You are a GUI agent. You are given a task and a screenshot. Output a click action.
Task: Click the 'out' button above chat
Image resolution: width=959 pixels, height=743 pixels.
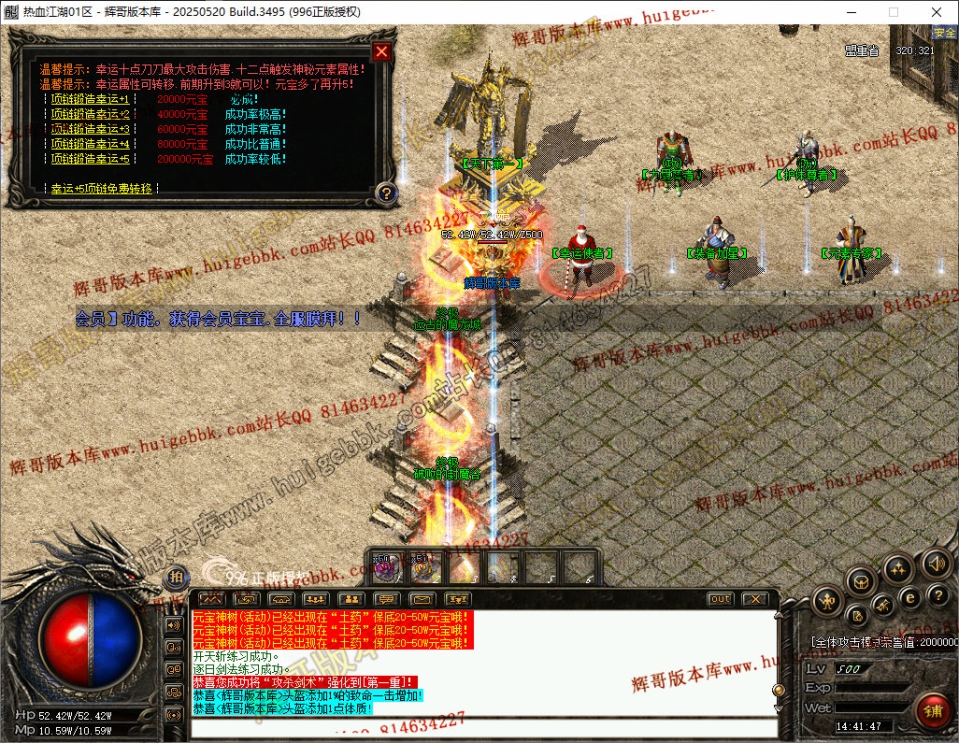tap(719, 599)
